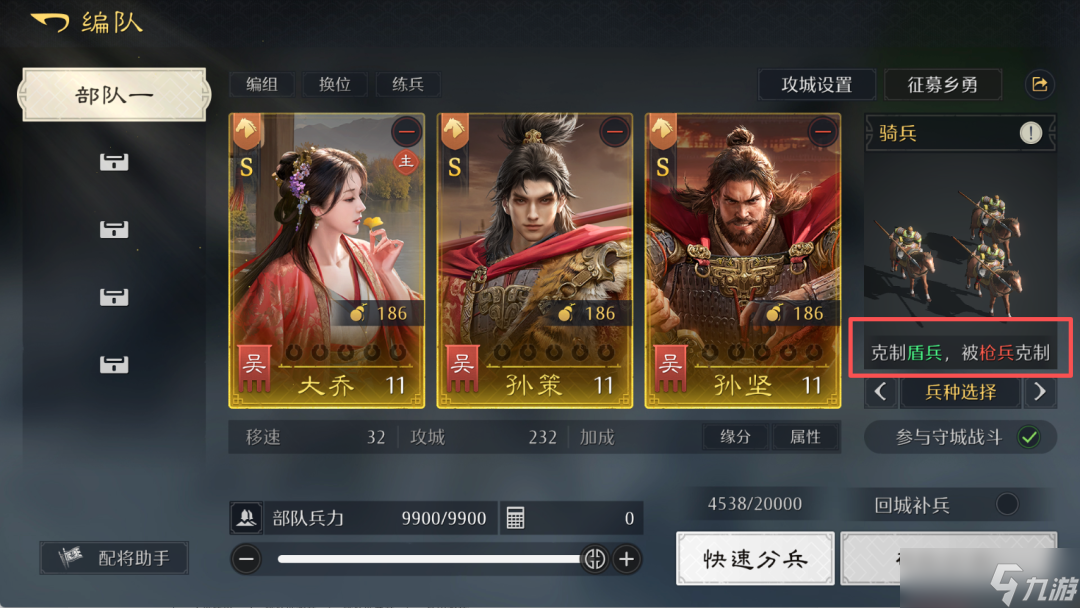Select the 部队一 tab
This screenshot has height=608, width=1080.
114,95
